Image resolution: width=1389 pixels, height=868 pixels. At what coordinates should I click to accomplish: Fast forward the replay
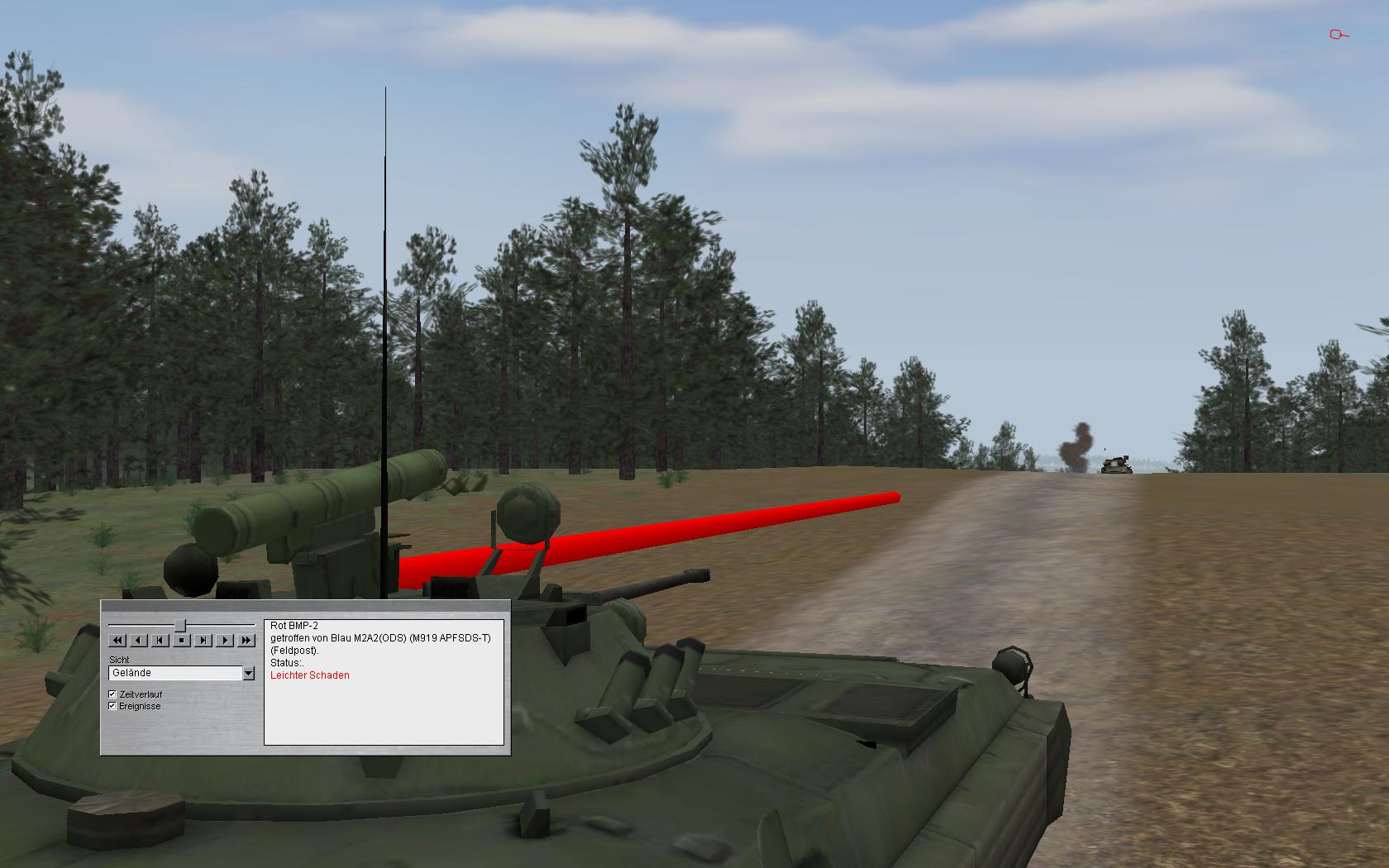tap(246, 640)
